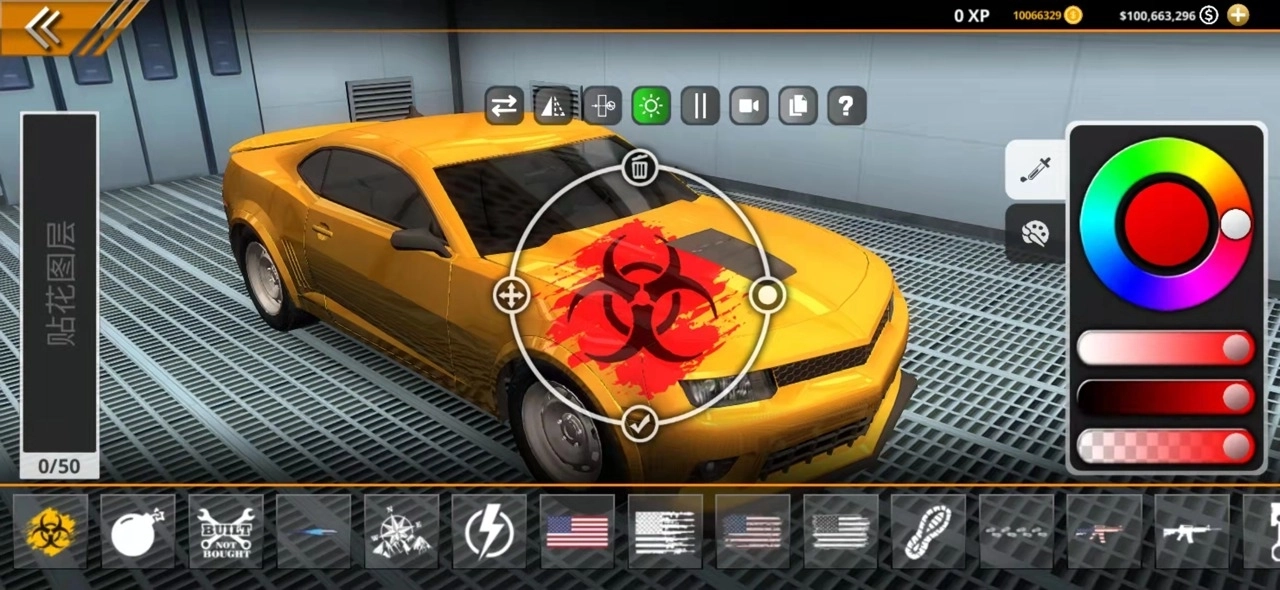Confirm decal placement with the checkmark

[640, 424]
